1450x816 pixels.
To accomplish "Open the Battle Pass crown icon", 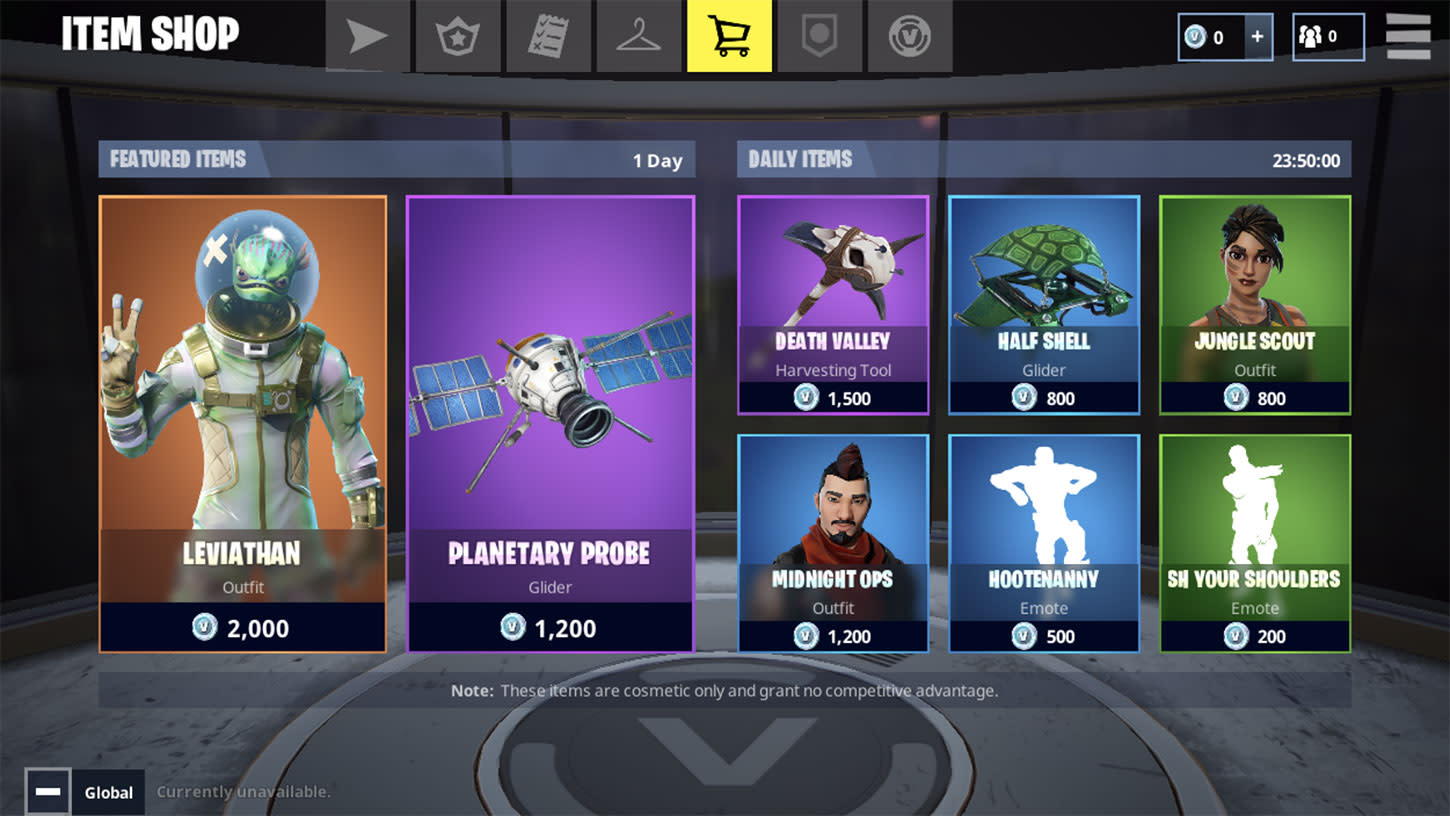I will [457, 36].
